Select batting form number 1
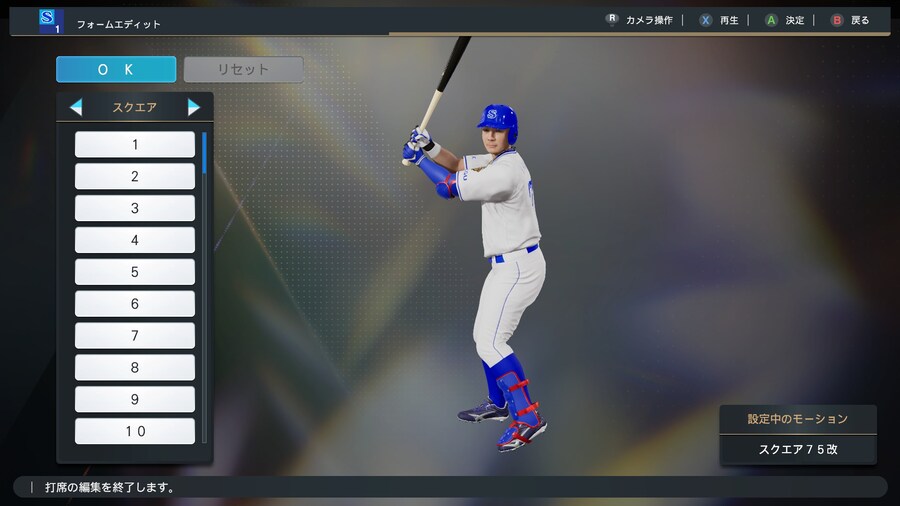The width and height of the screenshot is (900, 506). tap(135, 145)
